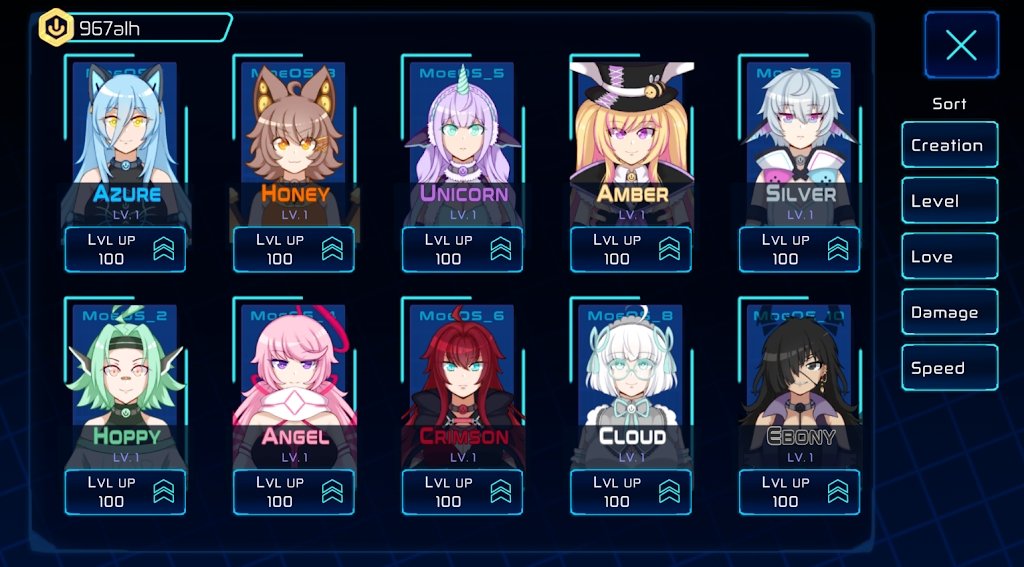This screenshot has width=1024, height=567.
Task: Click Cloud's Lvl Up button
Action: [x=631, y=492]
